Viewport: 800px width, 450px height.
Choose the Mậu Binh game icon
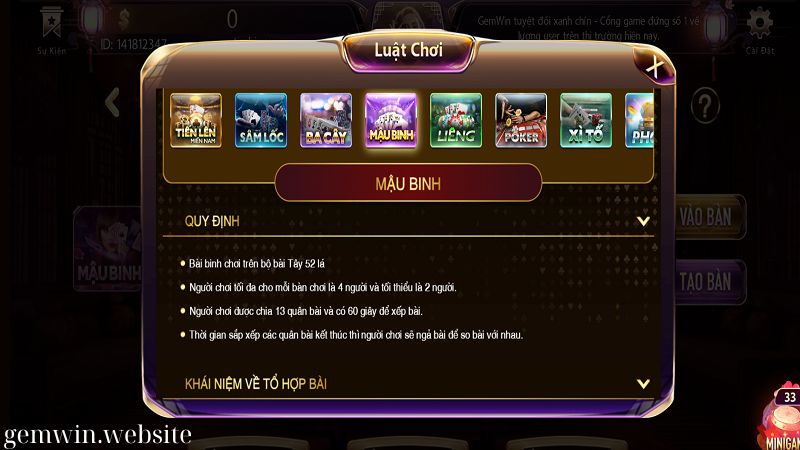[391, 121]
